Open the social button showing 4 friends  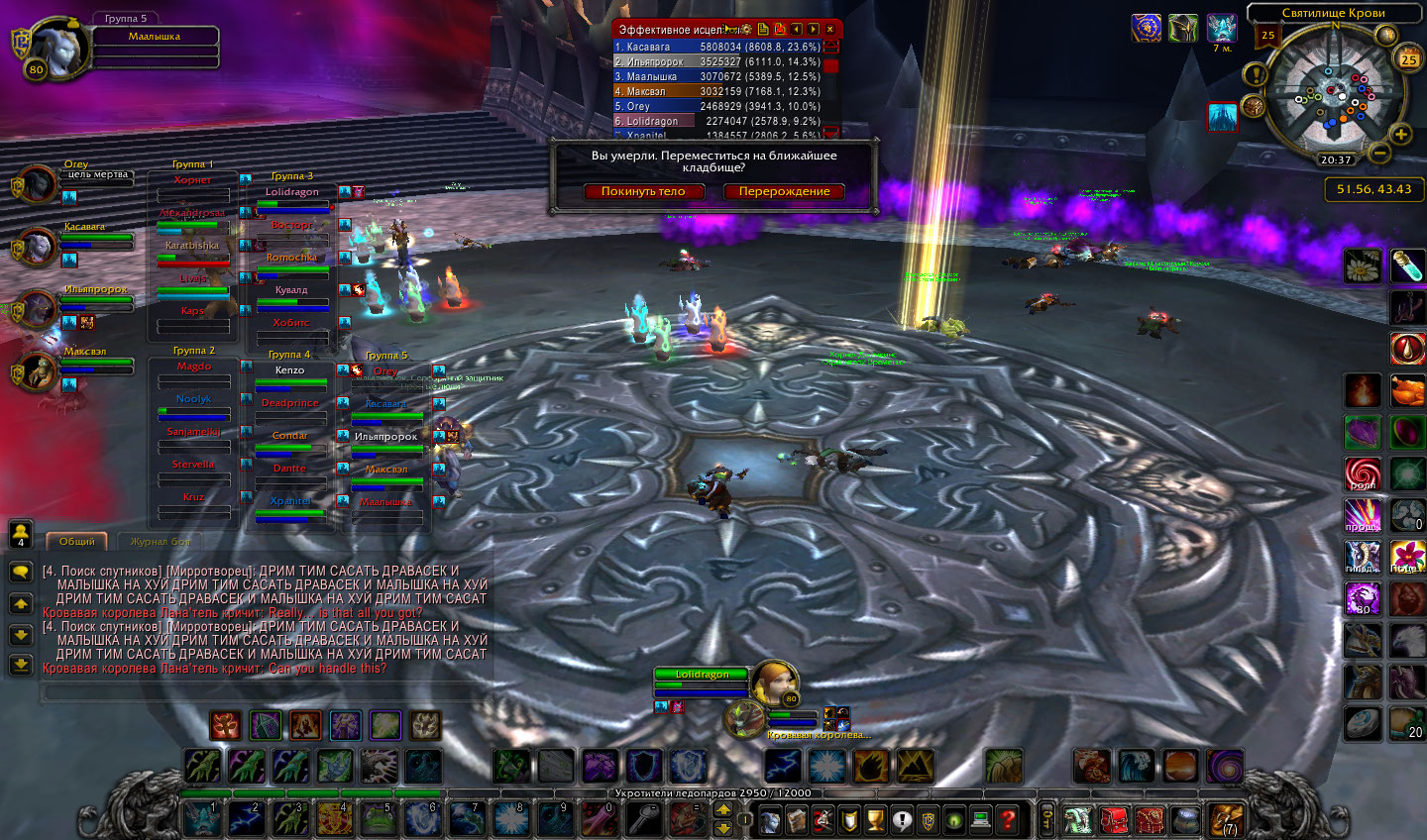20,533
